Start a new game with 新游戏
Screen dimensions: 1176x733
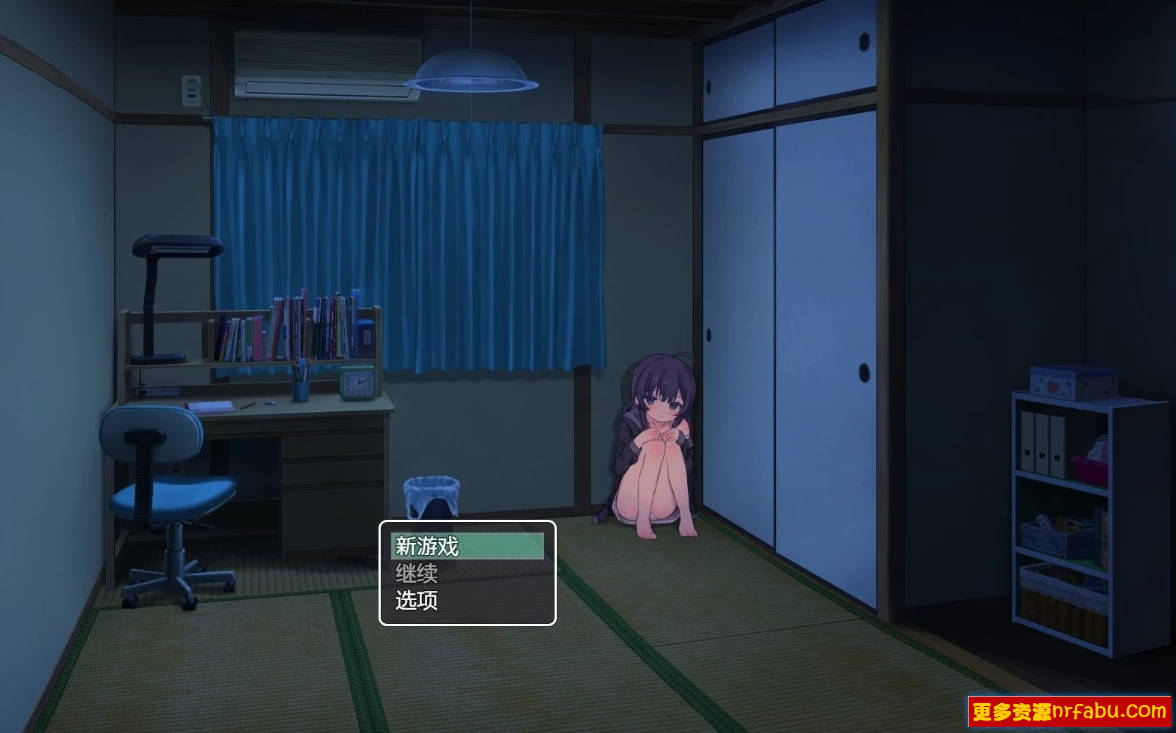(x=467, y=546)
